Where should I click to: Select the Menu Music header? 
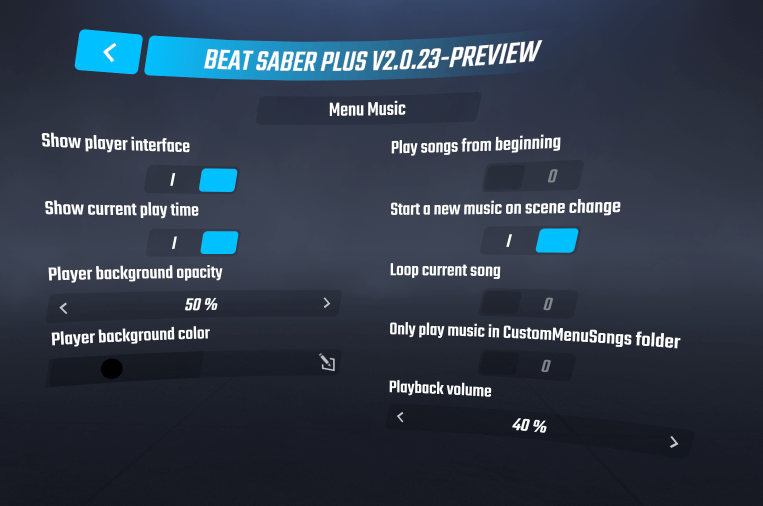click(368, 109)
